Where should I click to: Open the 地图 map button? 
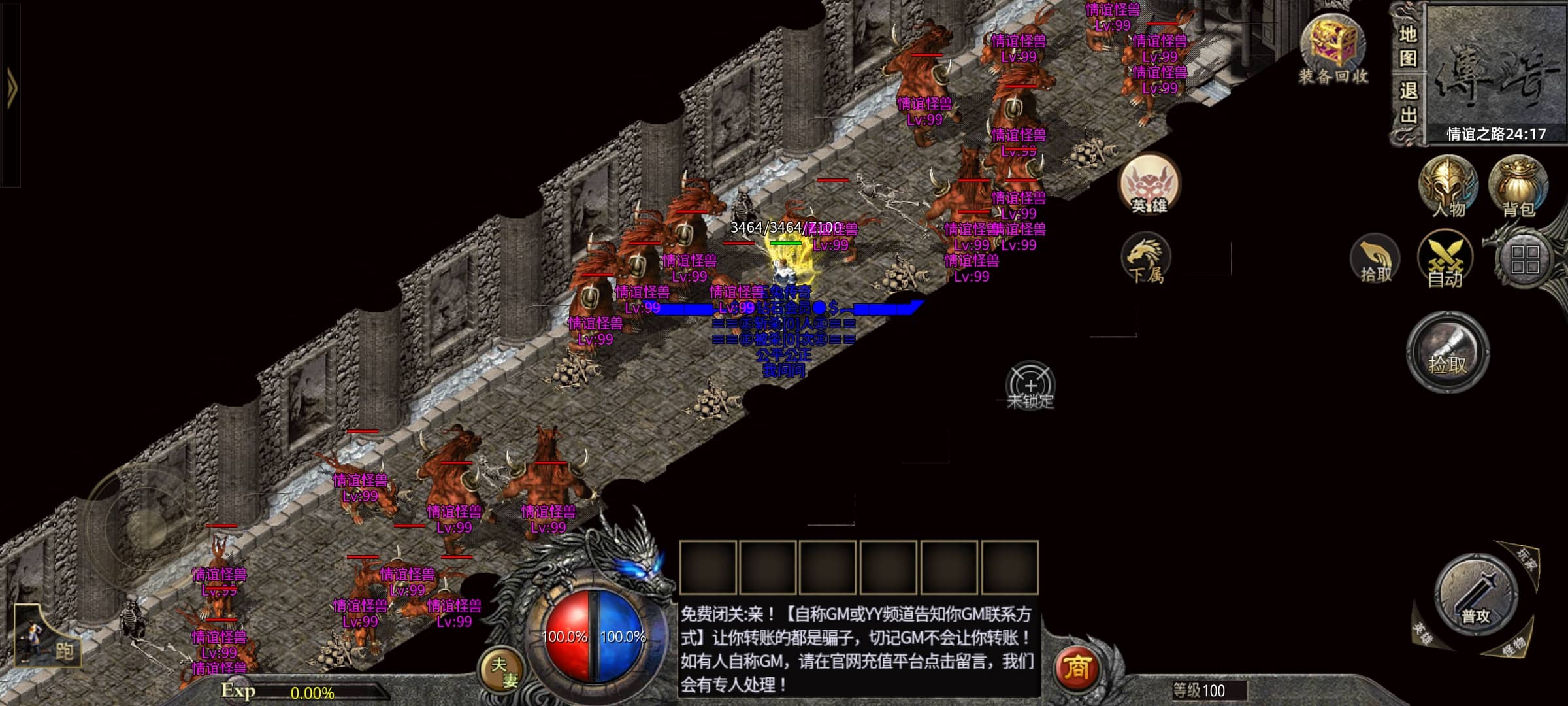tap(1408, 46)
